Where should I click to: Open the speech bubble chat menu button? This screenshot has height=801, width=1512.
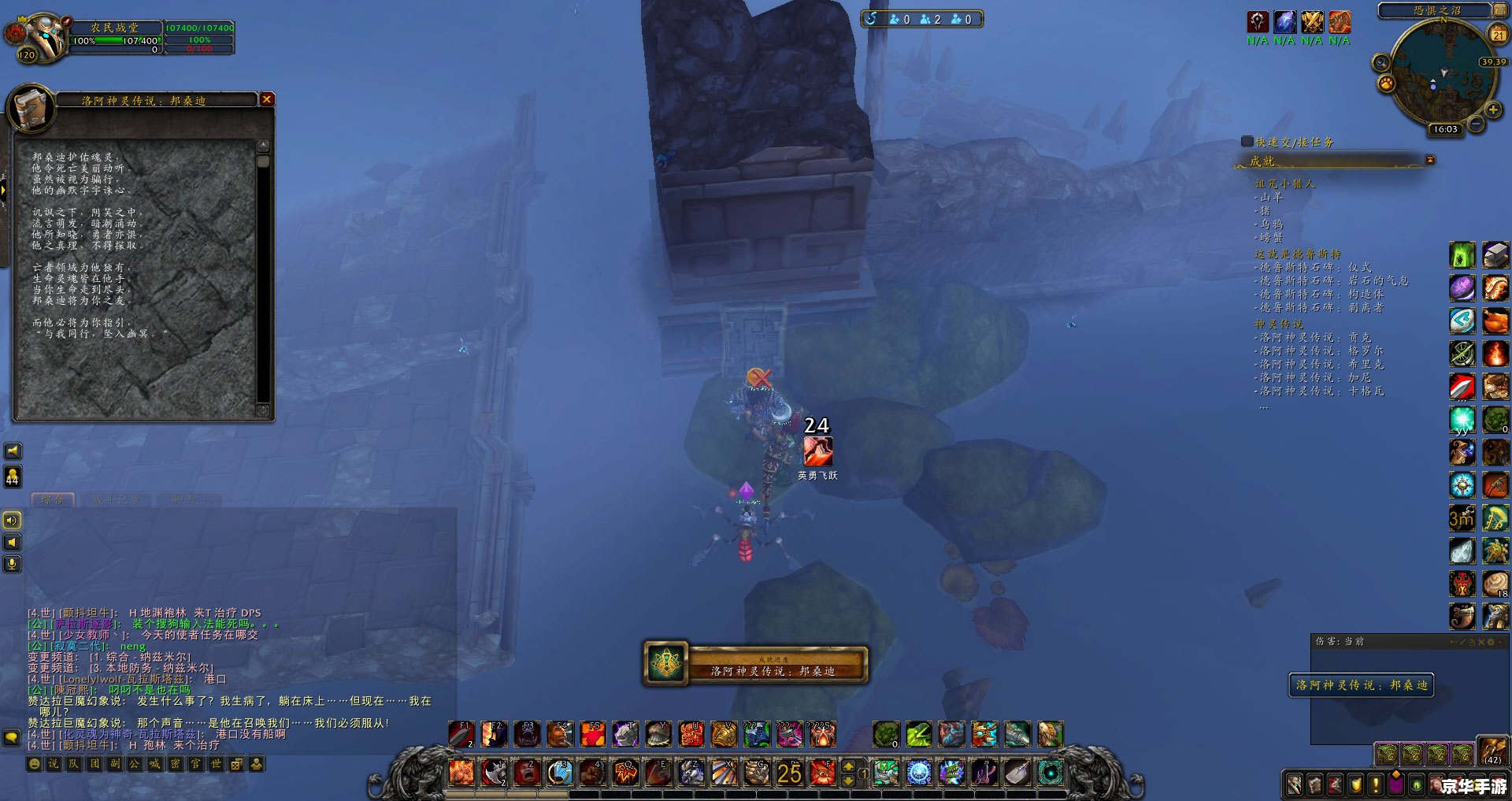click(x=12, y=737)
